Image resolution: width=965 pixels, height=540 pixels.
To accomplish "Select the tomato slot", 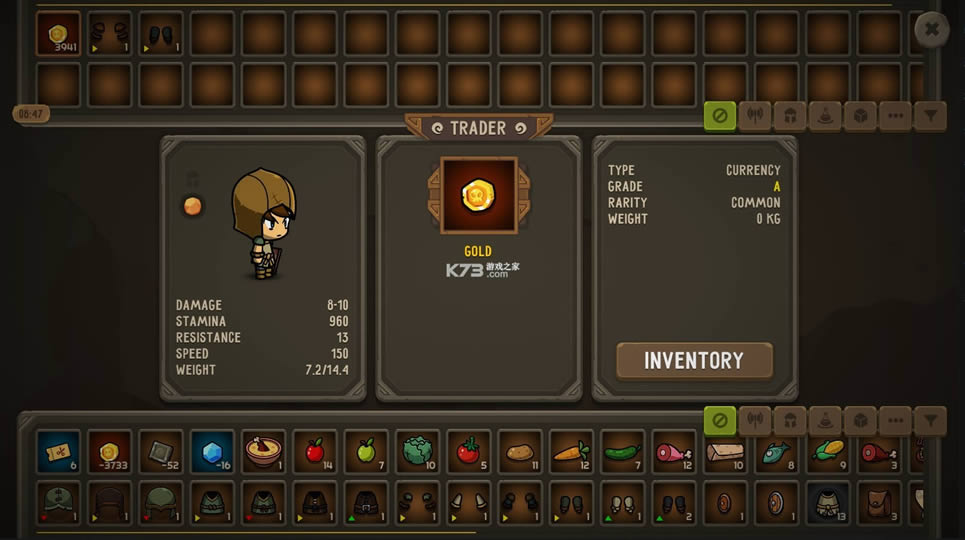I will point(468,451).
